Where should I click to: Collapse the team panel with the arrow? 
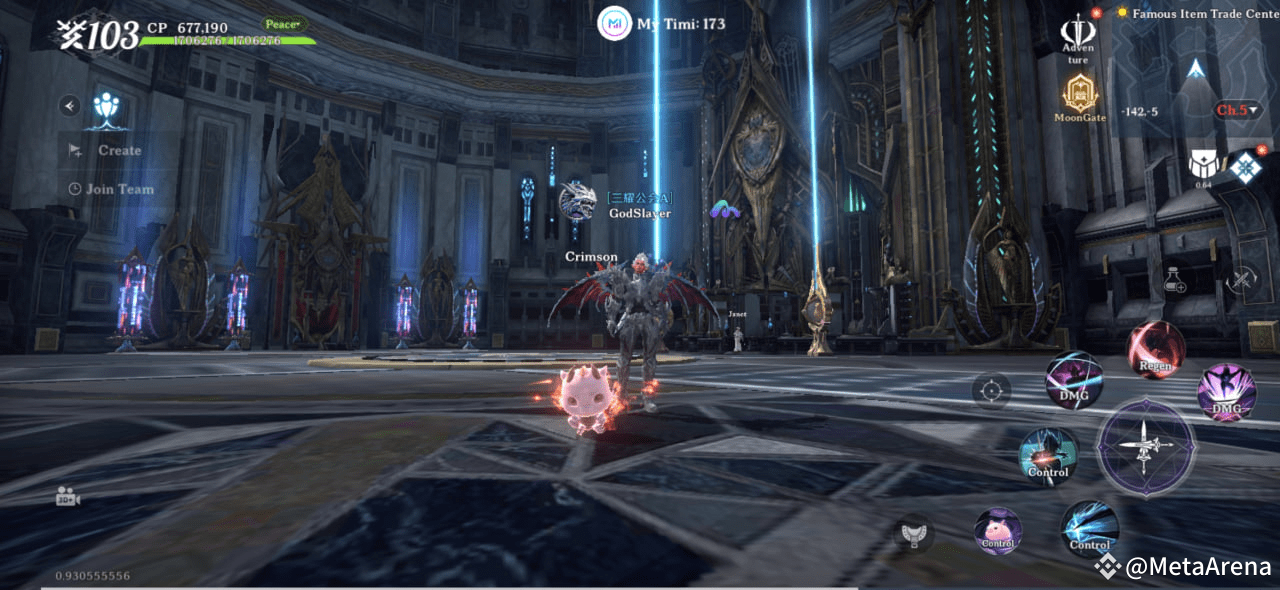(69, 105)
